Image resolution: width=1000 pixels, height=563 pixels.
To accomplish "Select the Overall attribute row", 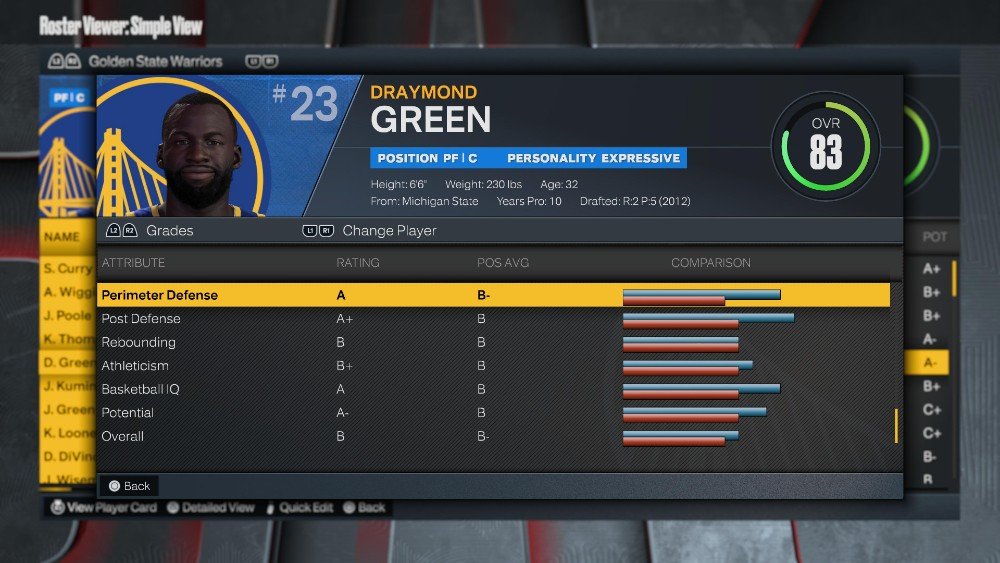I will (495, 436).
